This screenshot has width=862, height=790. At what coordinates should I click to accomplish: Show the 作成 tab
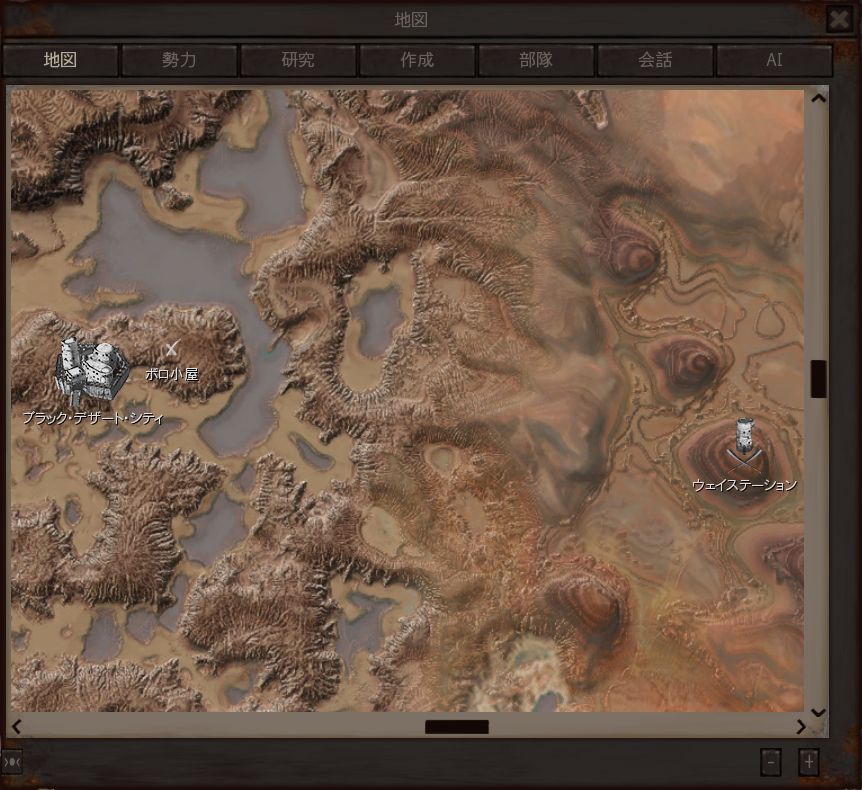click(417, 60)
